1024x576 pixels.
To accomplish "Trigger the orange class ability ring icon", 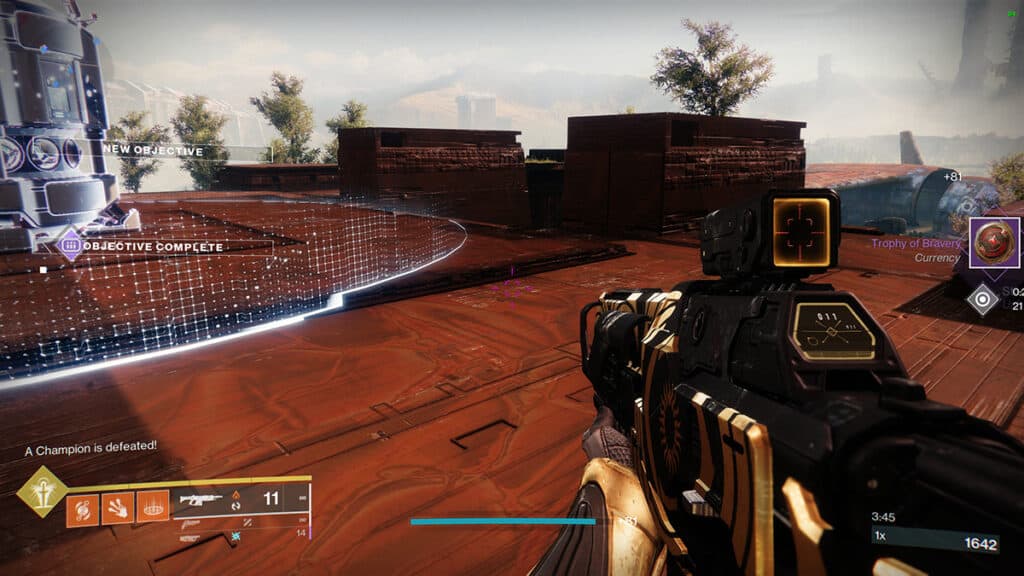I will [x=153, y=510].
